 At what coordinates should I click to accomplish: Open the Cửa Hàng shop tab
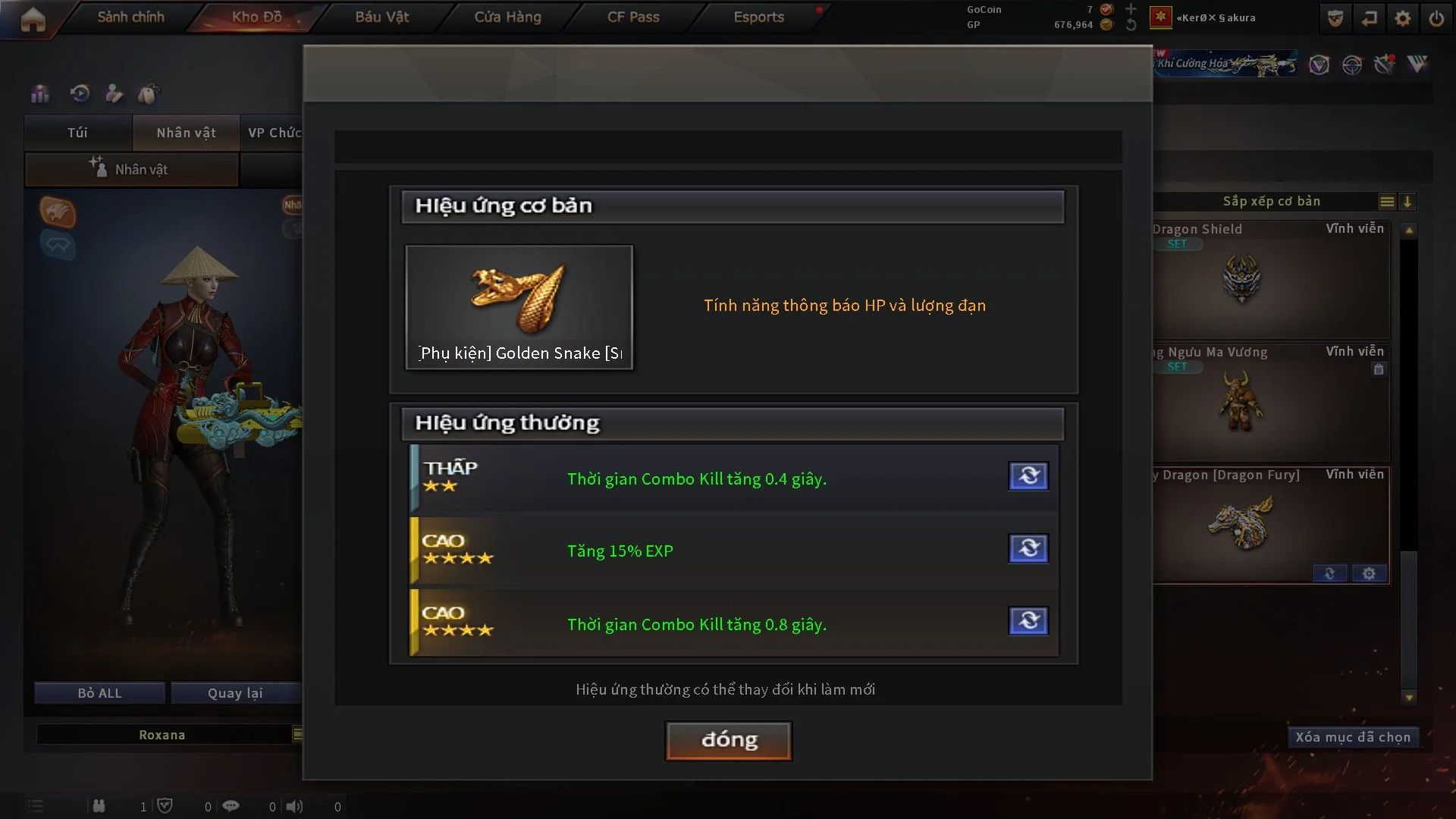[x=507, y=17]
